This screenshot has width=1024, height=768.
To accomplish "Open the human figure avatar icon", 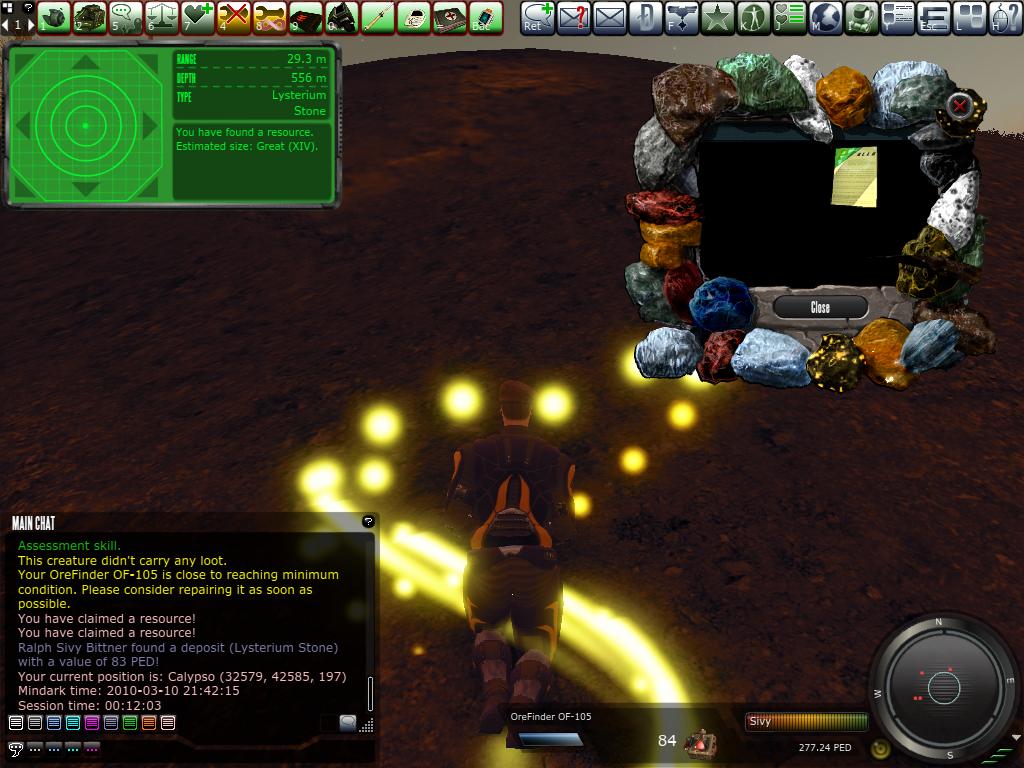I will 753,16.
